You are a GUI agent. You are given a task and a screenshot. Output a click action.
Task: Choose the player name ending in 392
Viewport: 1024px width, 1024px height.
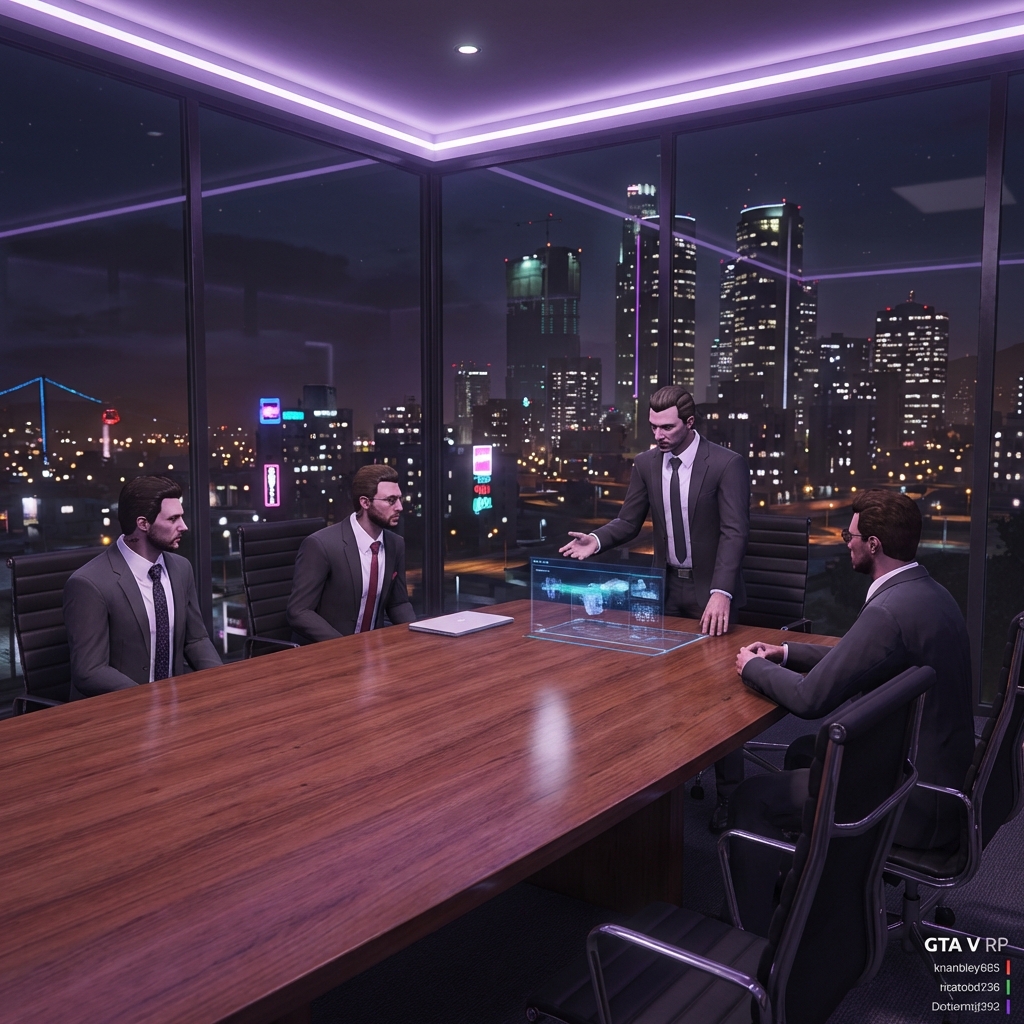coord(965,1006)
